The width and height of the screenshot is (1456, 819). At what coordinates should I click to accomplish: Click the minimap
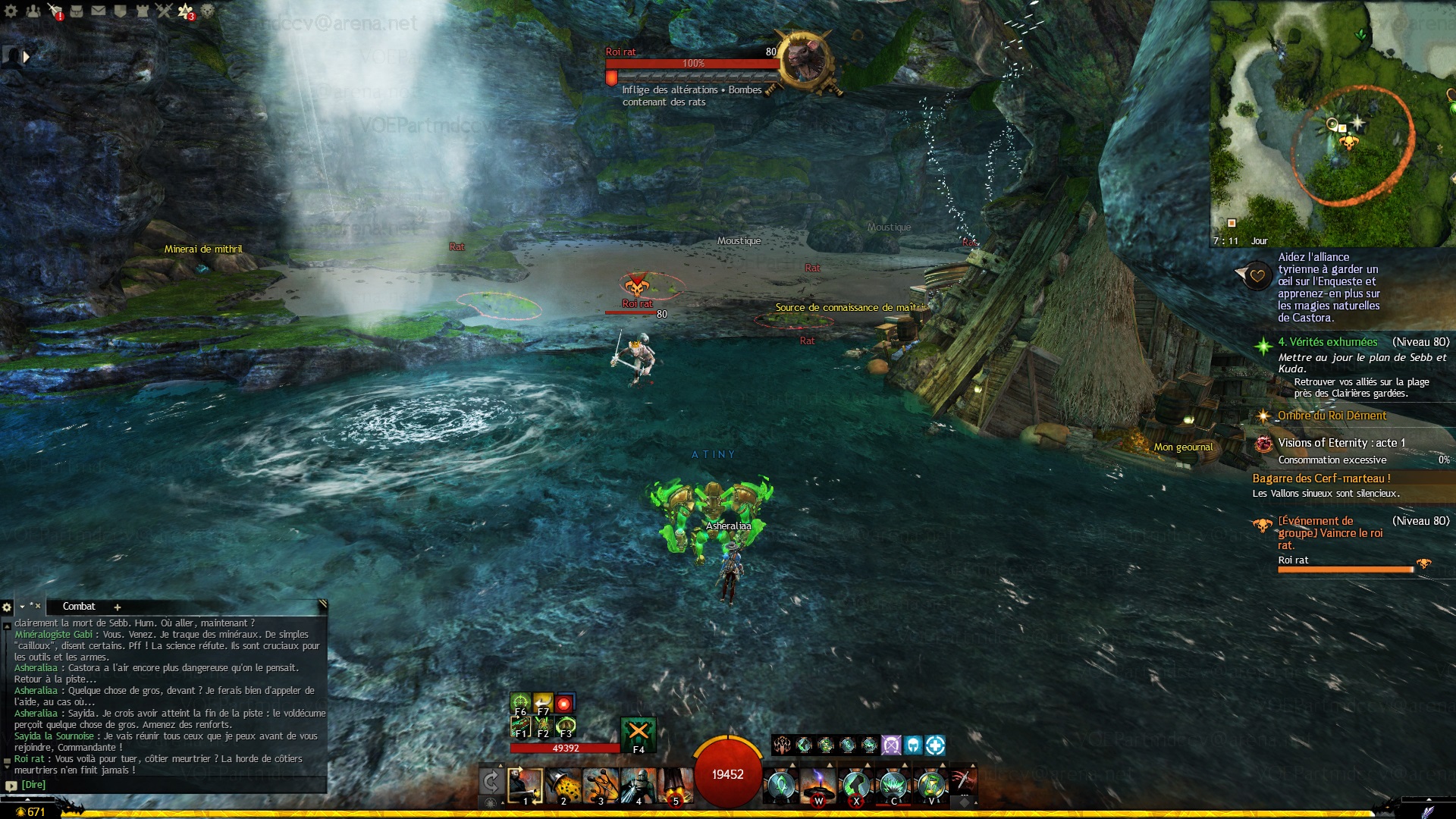(1332, 123)
